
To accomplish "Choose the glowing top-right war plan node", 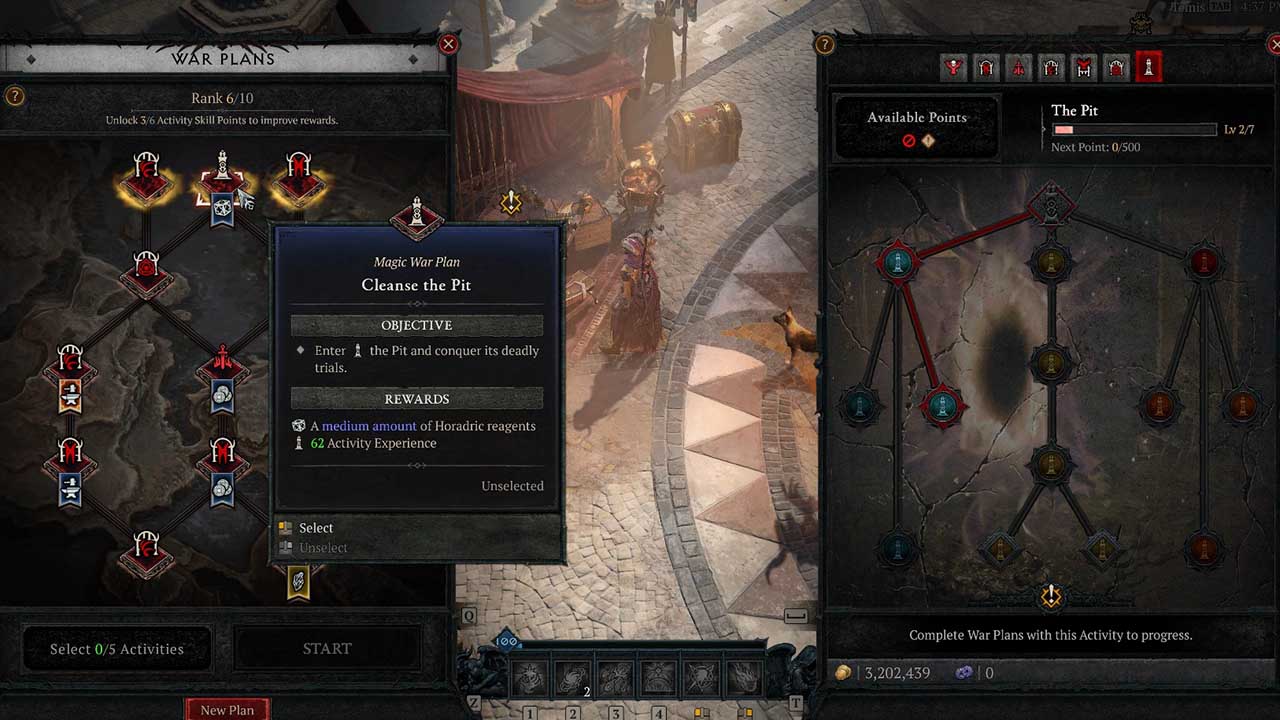I will [298, 180].
